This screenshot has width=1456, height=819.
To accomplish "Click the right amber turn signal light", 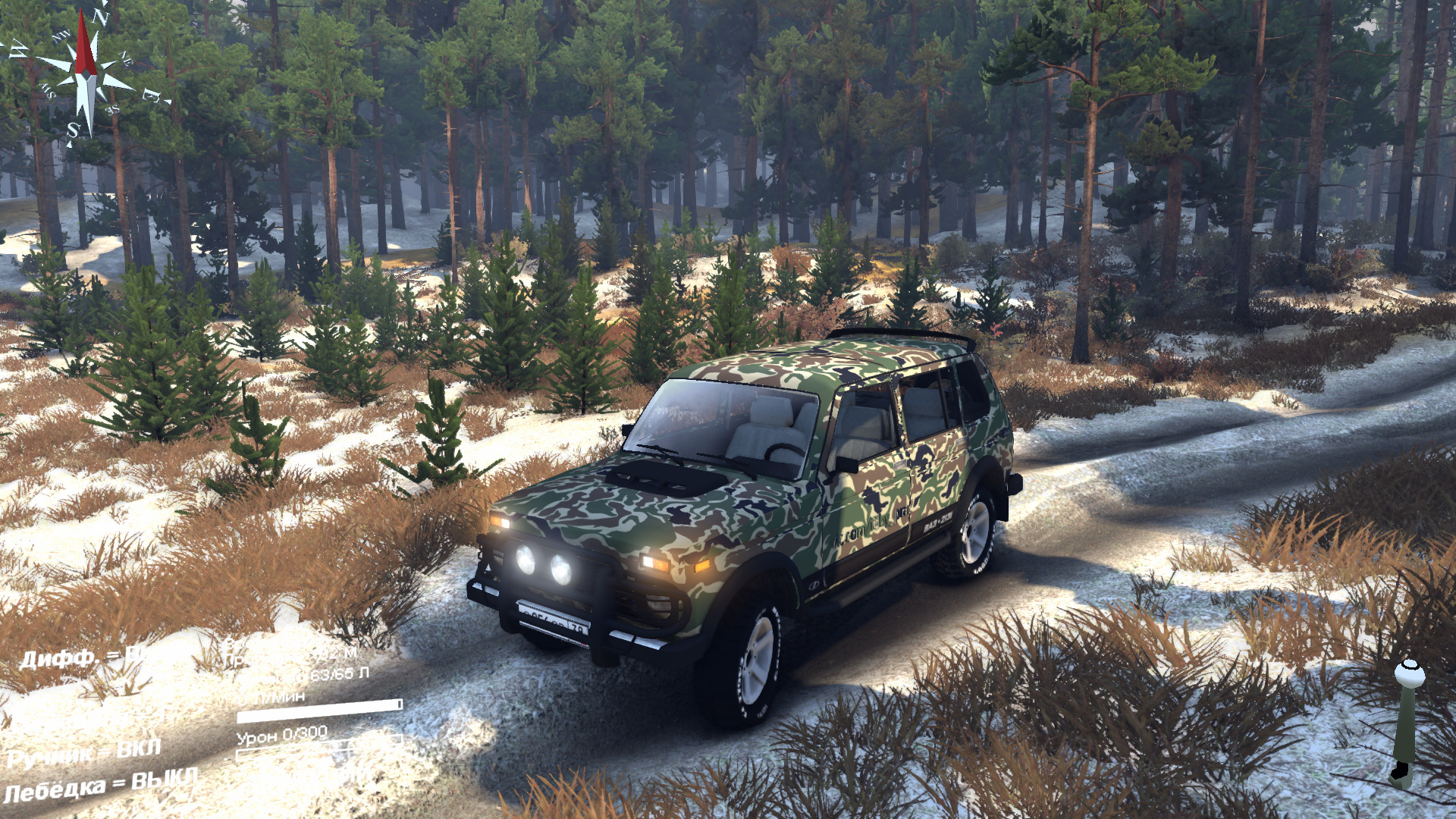I will pyautogui.click(x=704, y=567).
